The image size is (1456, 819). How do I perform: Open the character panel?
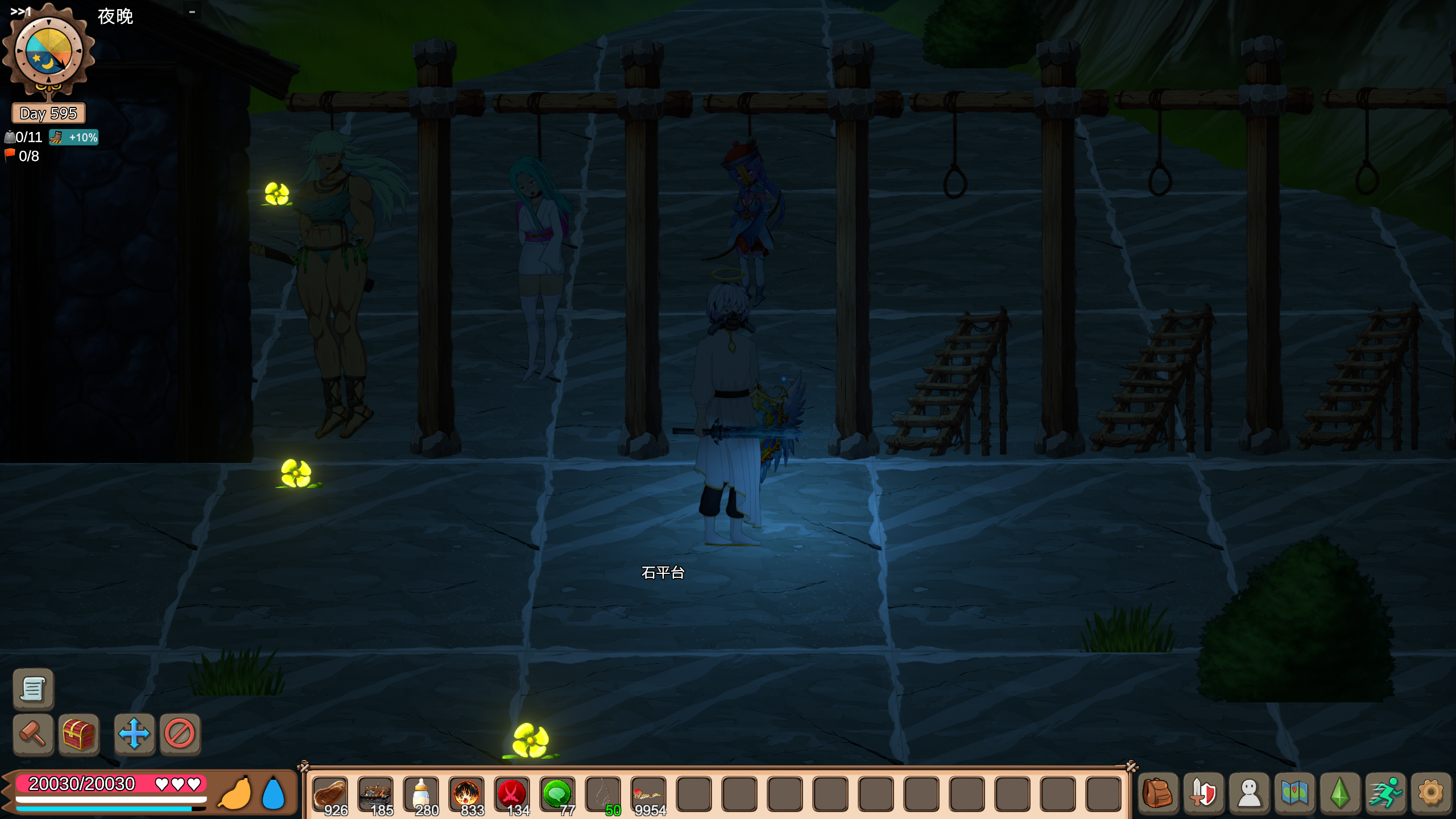pyautogui.click(x=1248, y=794)
